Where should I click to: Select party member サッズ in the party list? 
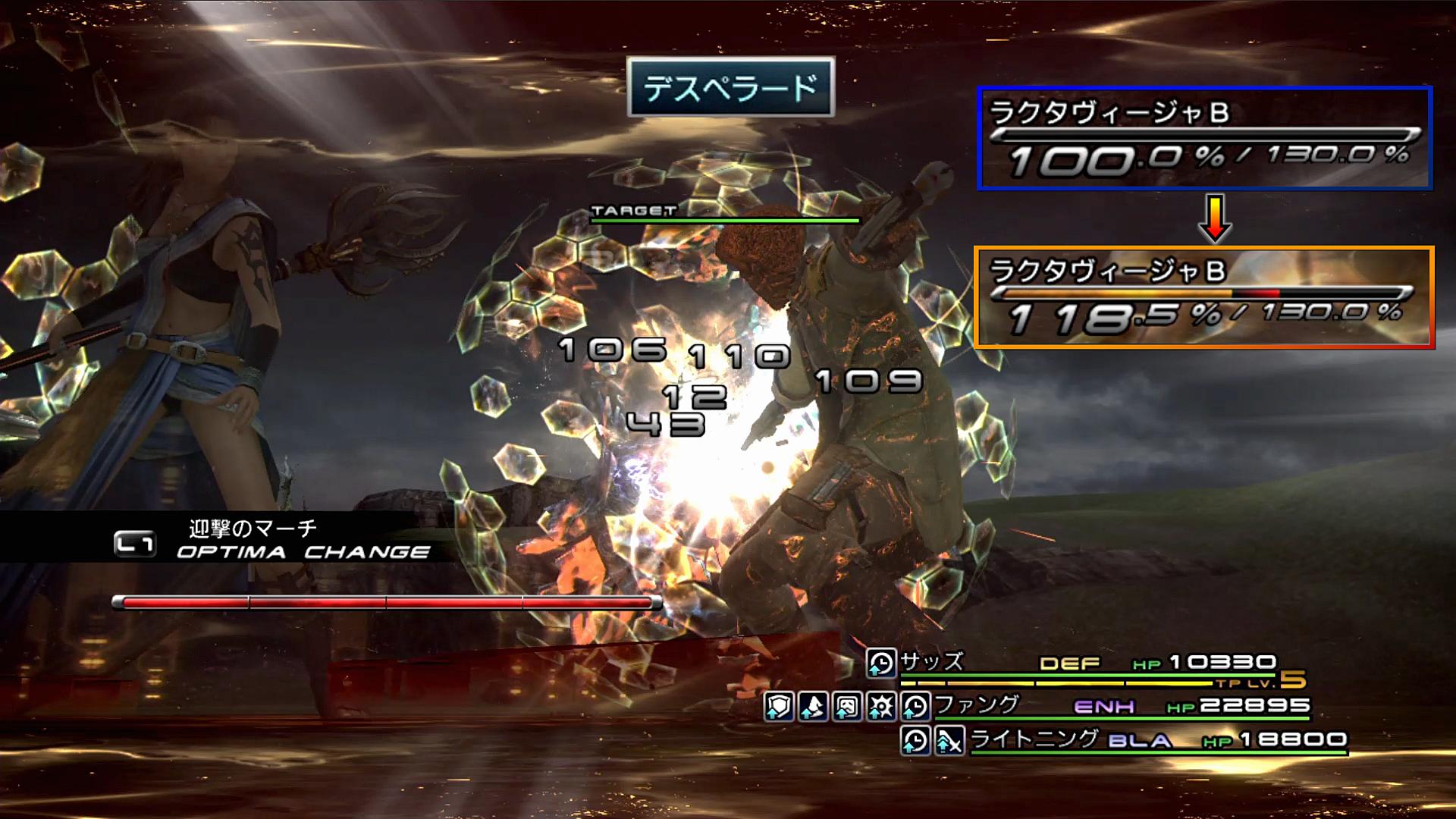coord(932,662)
